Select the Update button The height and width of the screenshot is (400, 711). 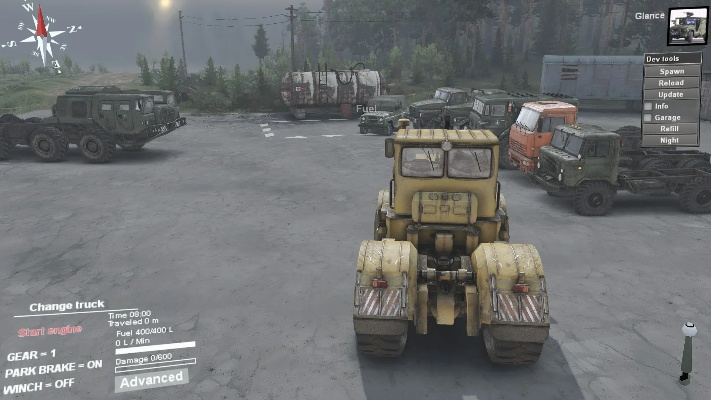(672, 94)
